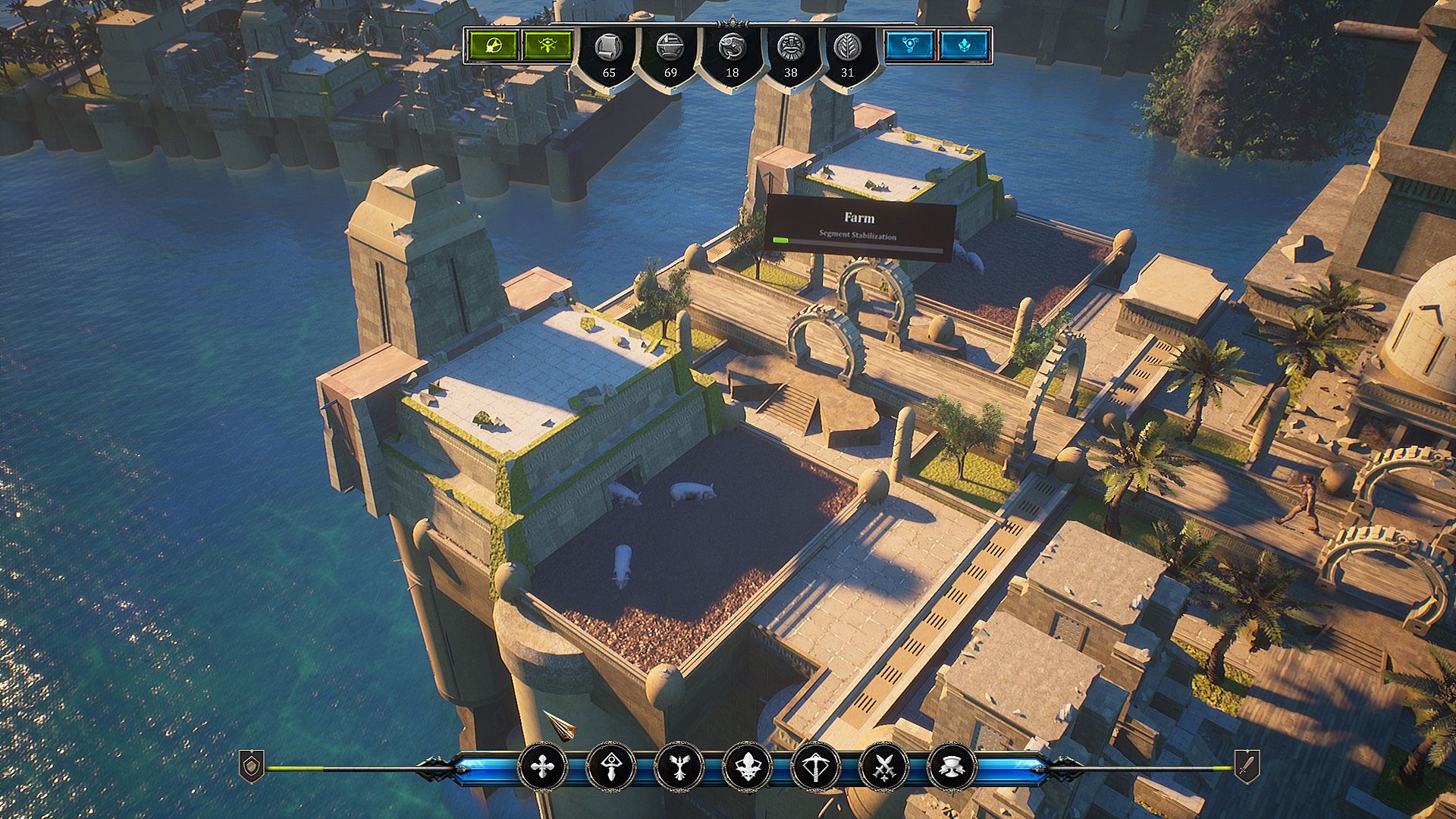Click the shield badge at bar's left end
The width and height of the screenshot is (1456, 819).
[252, 766]
